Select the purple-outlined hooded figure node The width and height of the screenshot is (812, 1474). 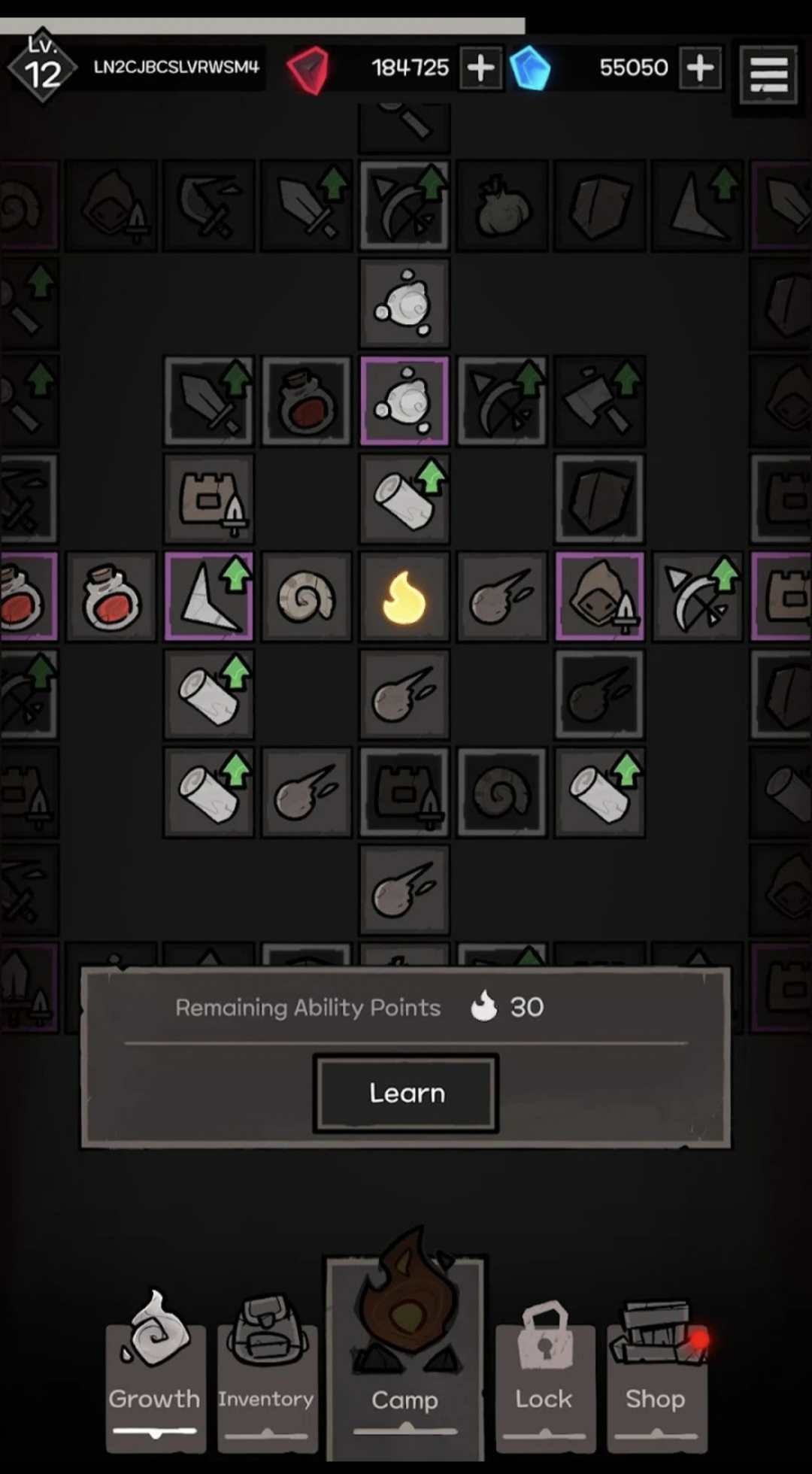coord(600,597)
